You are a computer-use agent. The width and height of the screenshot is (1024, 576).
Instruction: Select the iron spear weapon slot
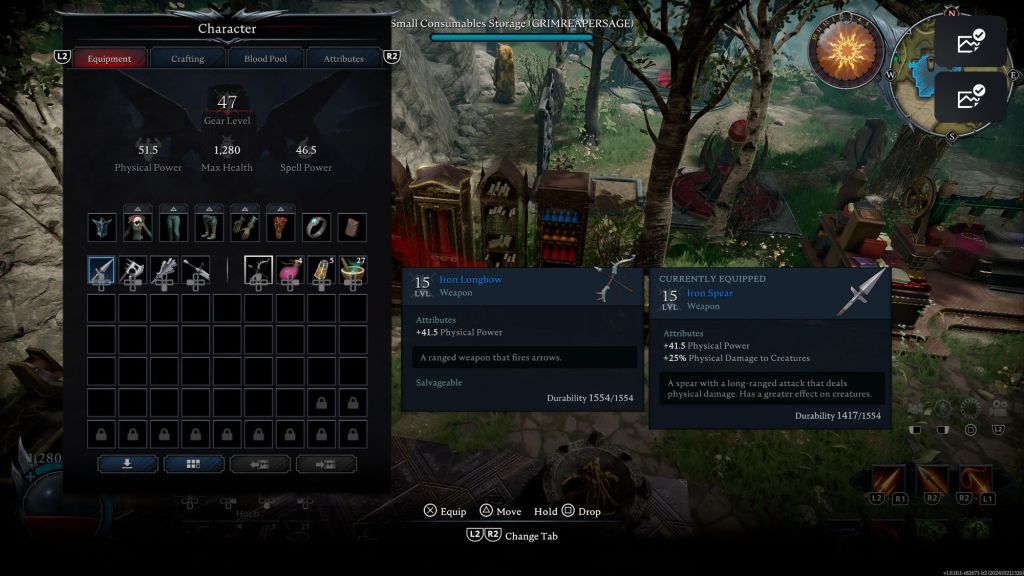pos(102,269)
